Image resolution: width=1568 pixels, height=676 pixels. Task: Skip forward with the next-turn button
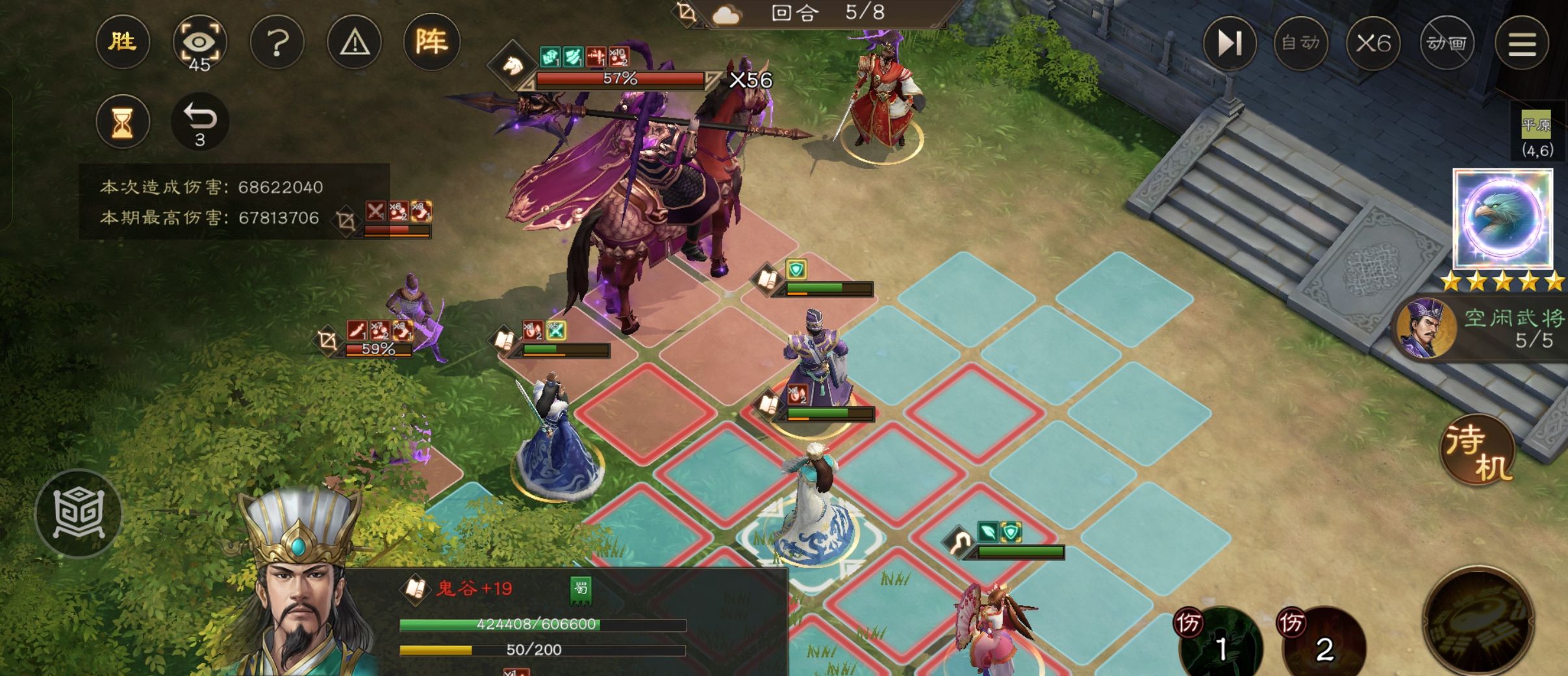pyautogui.click(x=1229, y=44)
